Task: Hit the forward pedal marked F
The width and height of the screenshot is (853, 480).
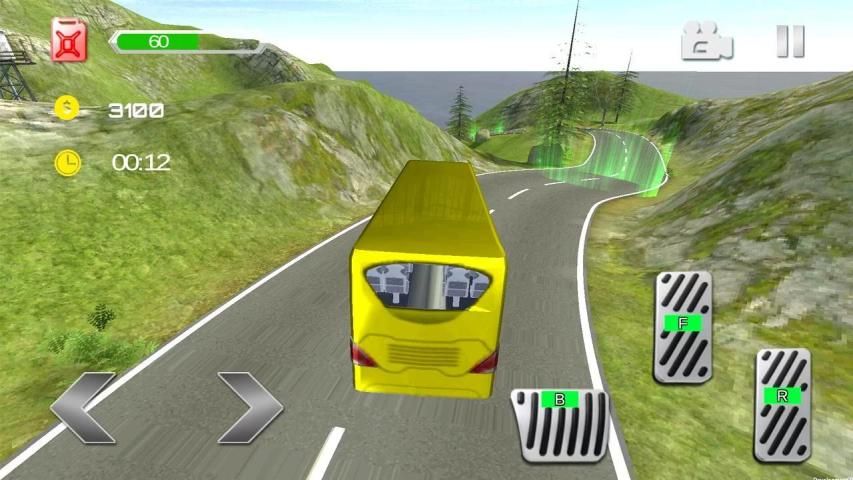Action: 683,326
